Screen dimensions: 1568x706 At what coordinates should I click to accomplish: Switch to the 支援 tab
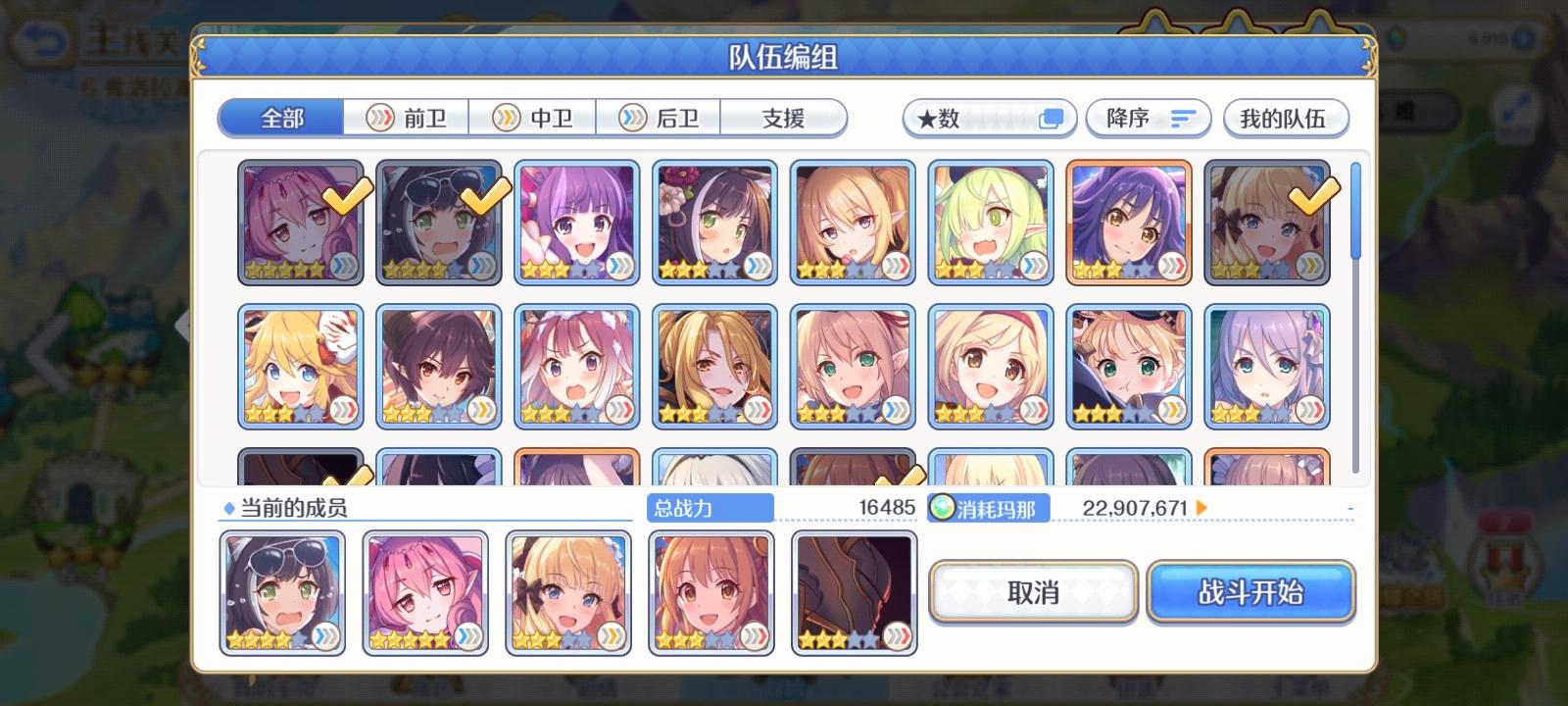[x=783, y=116]
